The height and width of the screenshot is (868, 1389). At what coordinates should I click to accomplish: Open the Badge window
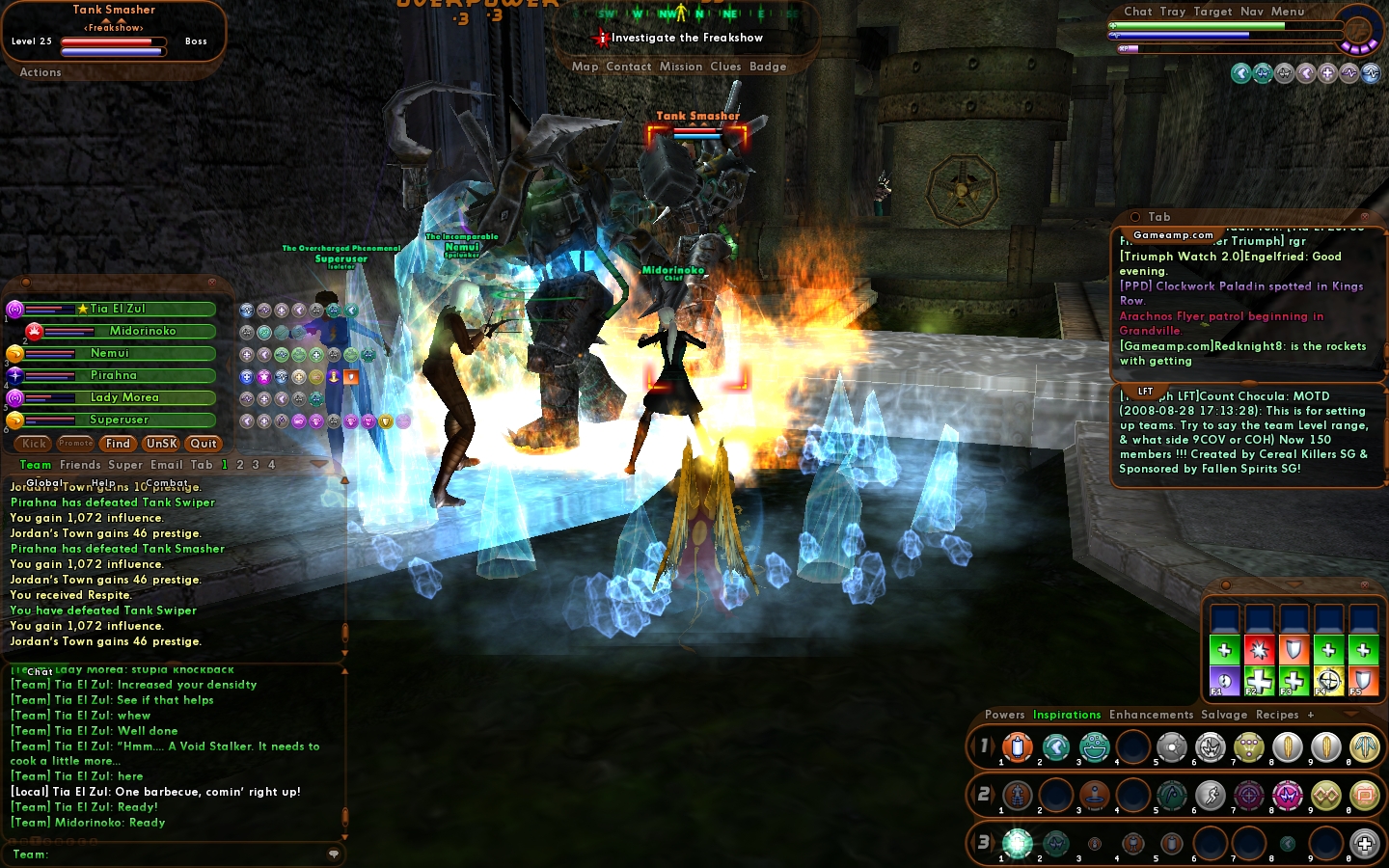pos(768,67)
